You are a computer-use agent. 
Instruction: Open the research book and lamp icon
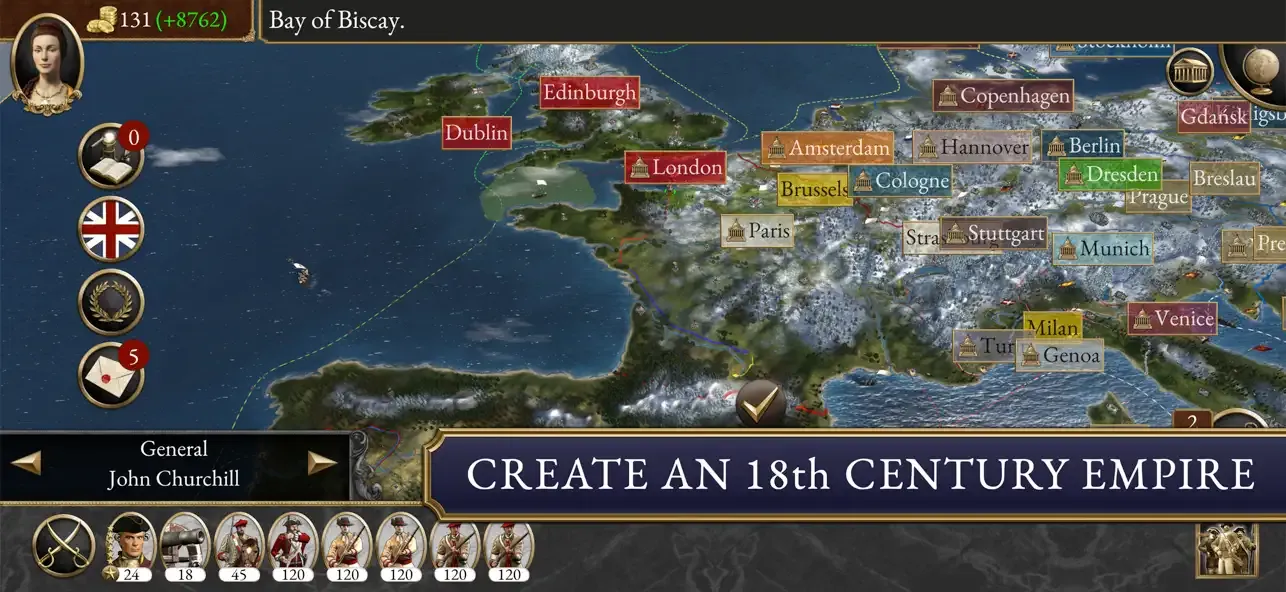pyautogui.click(x=111, y=157)
